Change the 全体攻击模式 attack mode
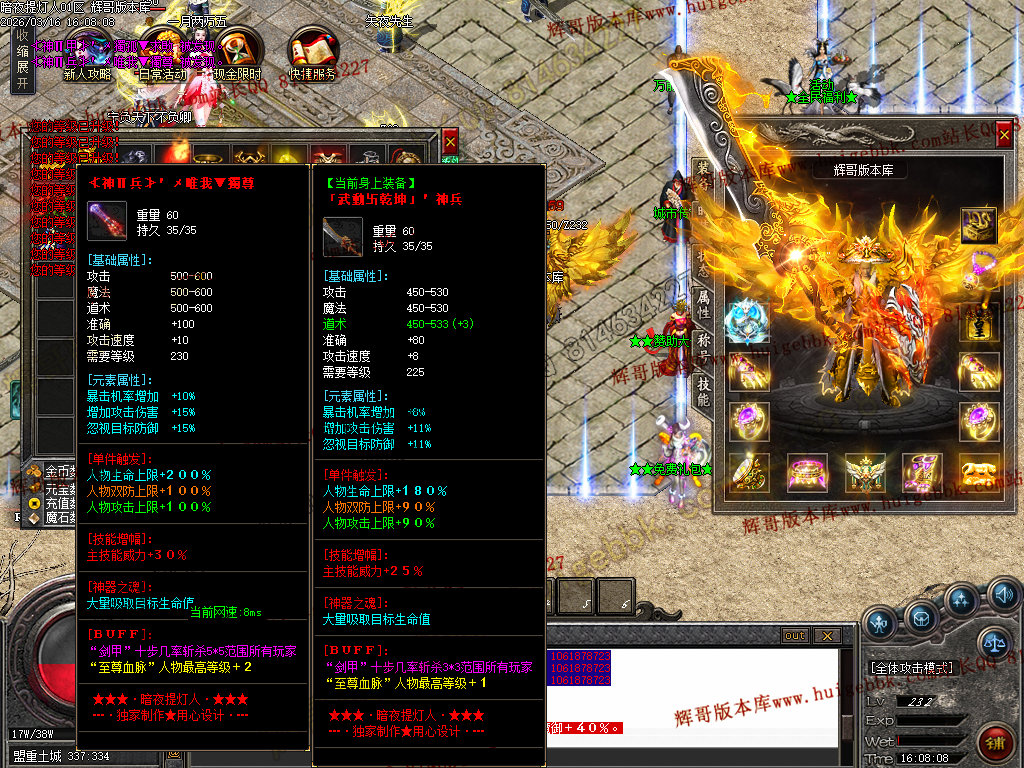The image size is (1024, 768). pyautogui.click(x=910, y=667)
